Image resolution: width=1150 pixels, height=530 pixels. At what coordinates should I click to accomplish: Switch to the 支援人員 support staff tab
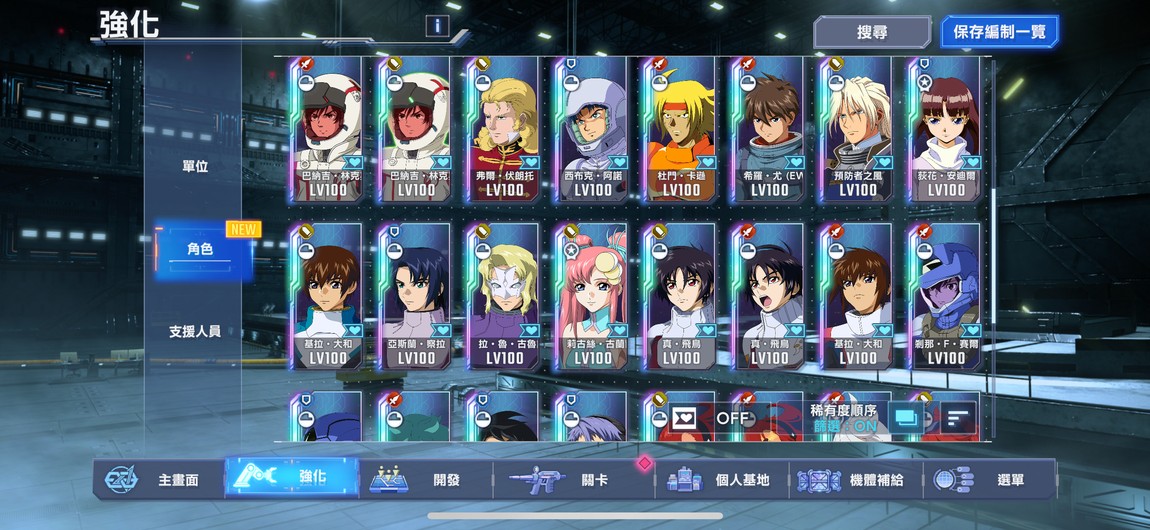pyautogui.click(x=195, y=331)
